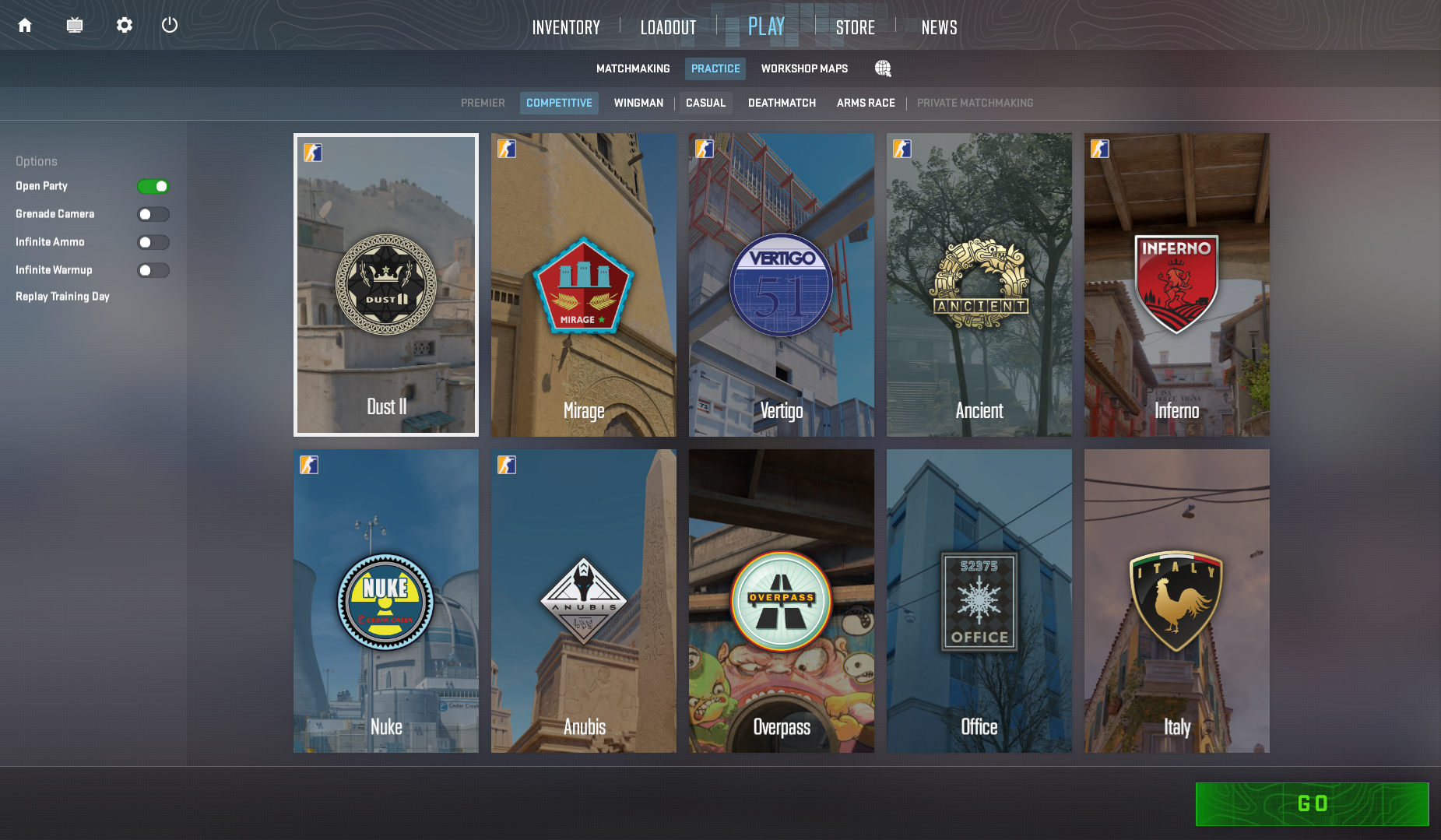The image size is (1441, 840).
Task: Open the STORE tab
Action: pyautogui.click(x=855, y=27)
